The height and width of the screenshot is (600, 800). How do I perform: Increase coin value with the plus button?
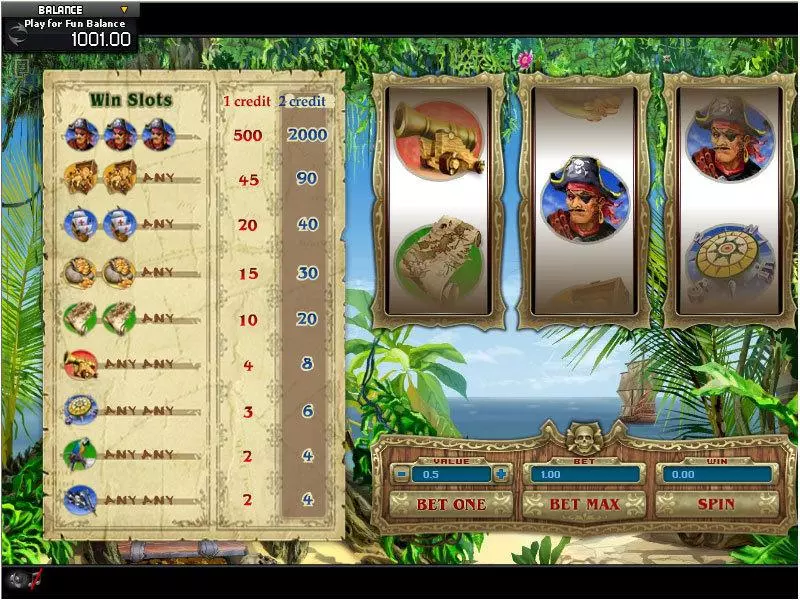(x=501, y=474)
